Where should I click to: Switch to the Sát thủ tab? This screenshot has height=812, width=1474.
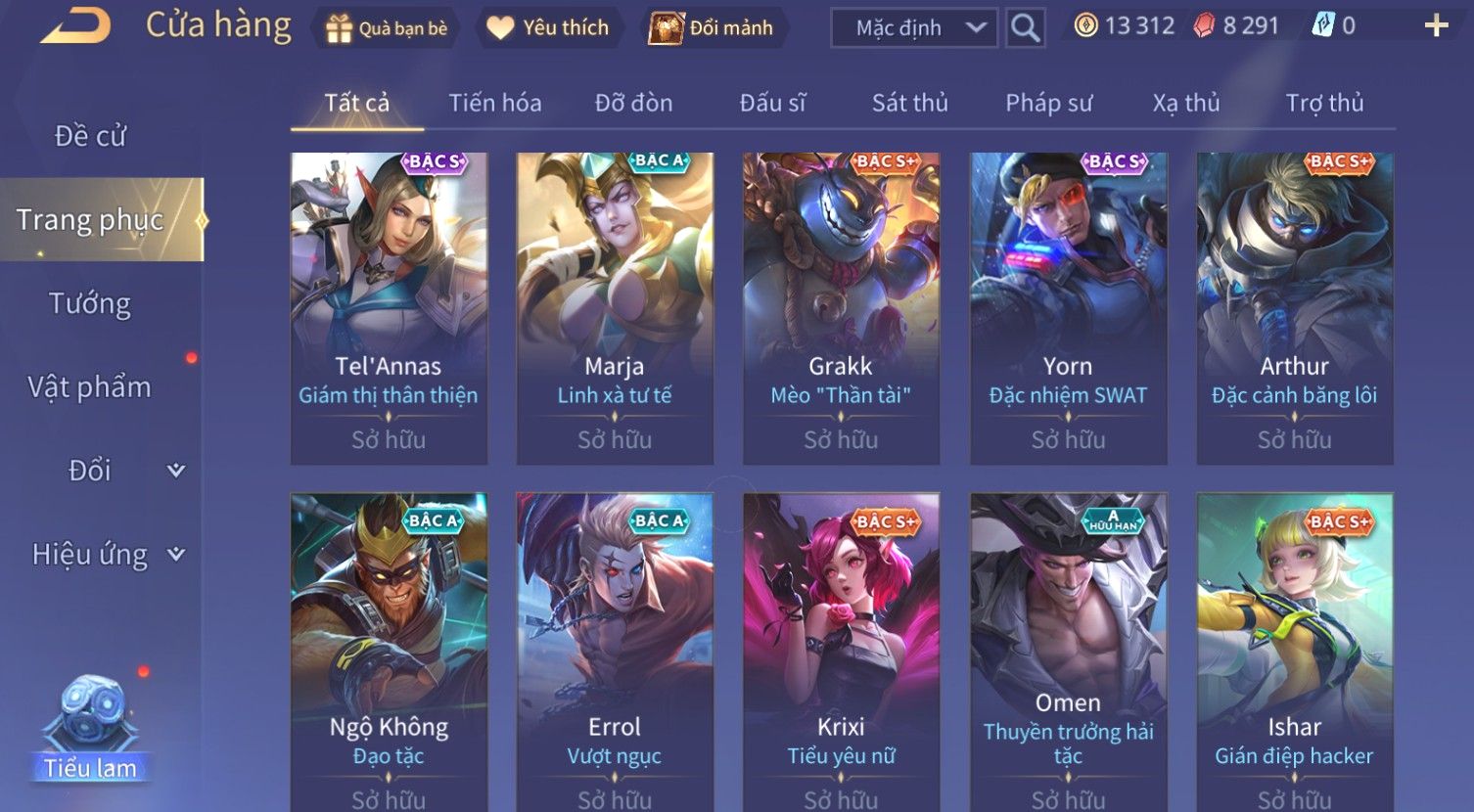click(909, 103)
